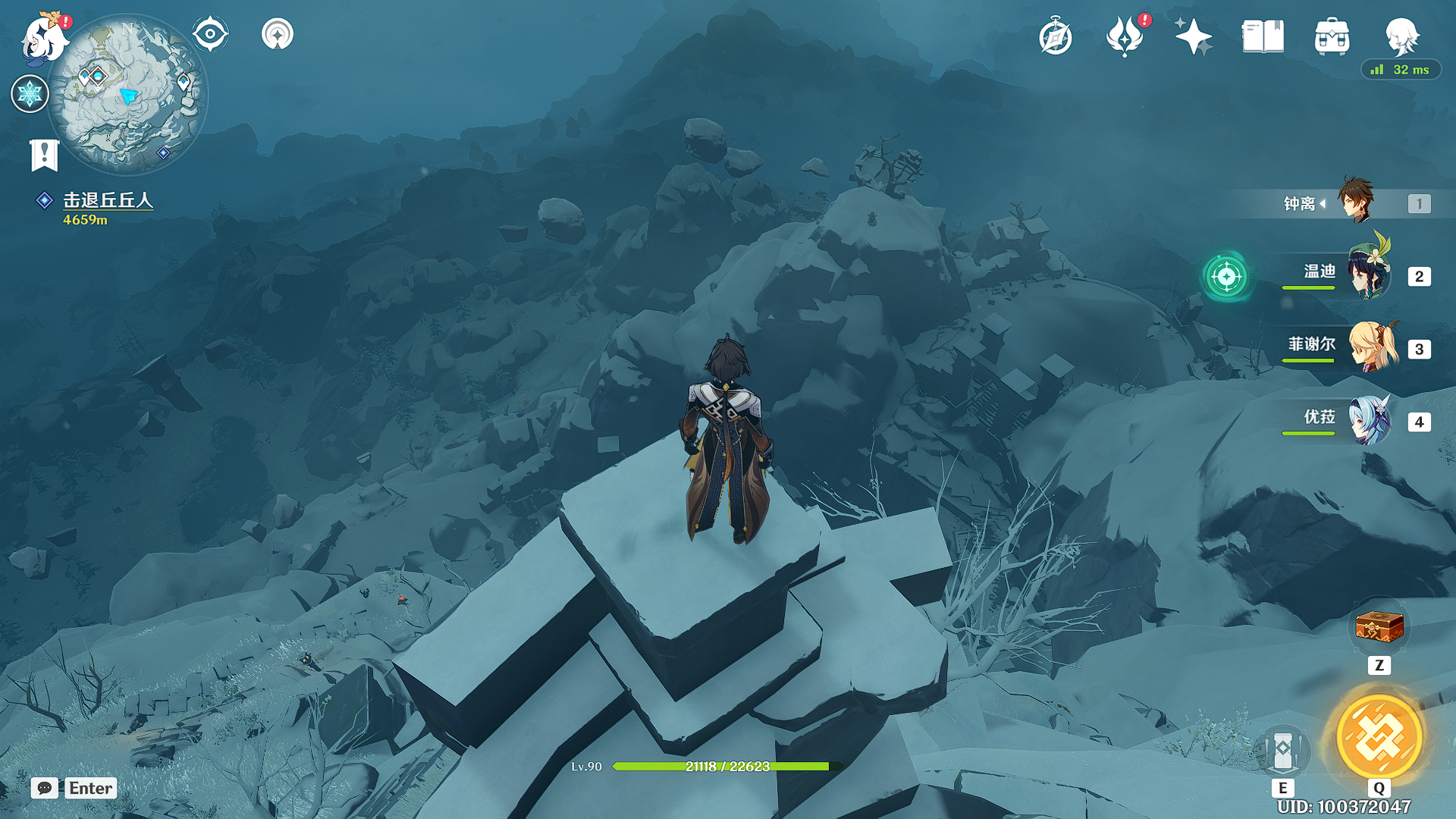The height and width of the screenshot is (819, 1456).
Task: Open the character profile icon
Action: (x=1401, y=35)
